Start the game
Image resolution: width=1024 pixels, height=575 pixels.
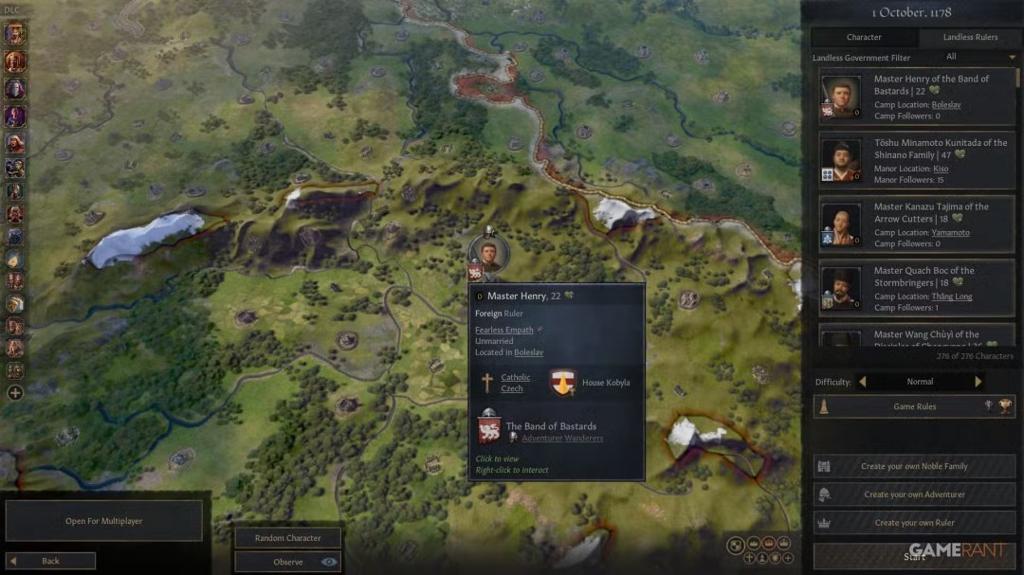click(914, 556)
